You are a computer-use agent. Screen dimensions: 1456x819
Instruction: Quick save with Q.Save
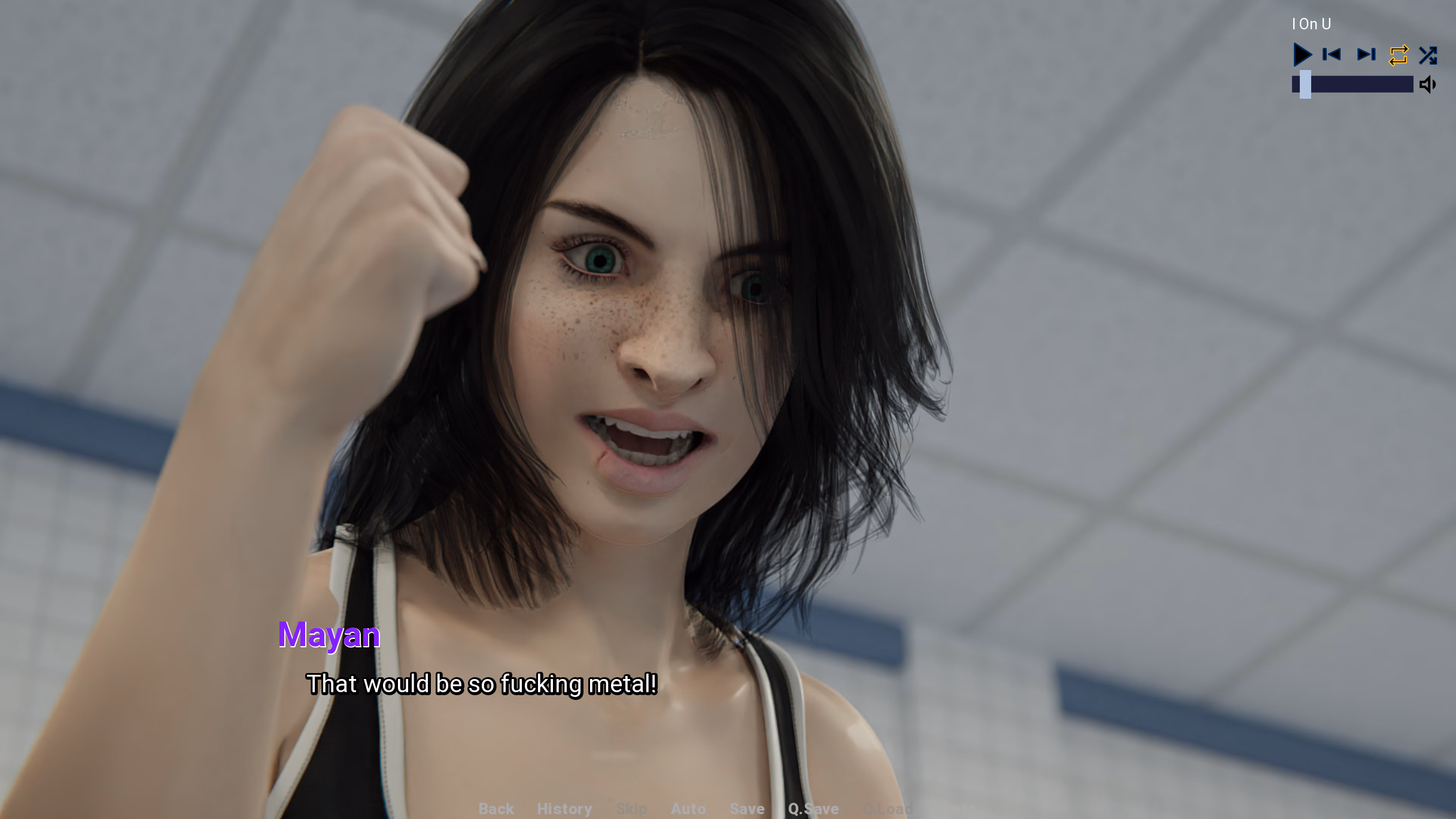tap(813, 809)
